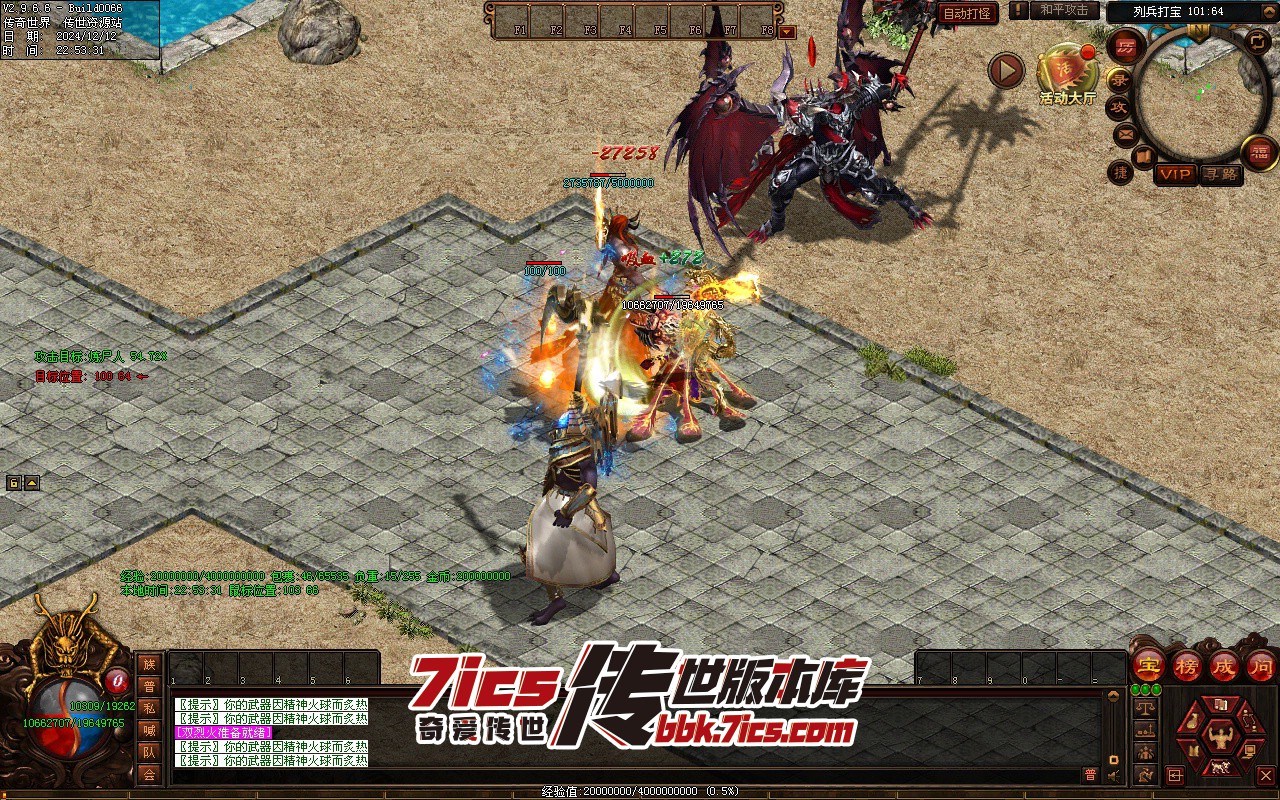This screenshot has height=800, width=1280.
Task: Show the 榜 rankings orb
Action: 1187,664
